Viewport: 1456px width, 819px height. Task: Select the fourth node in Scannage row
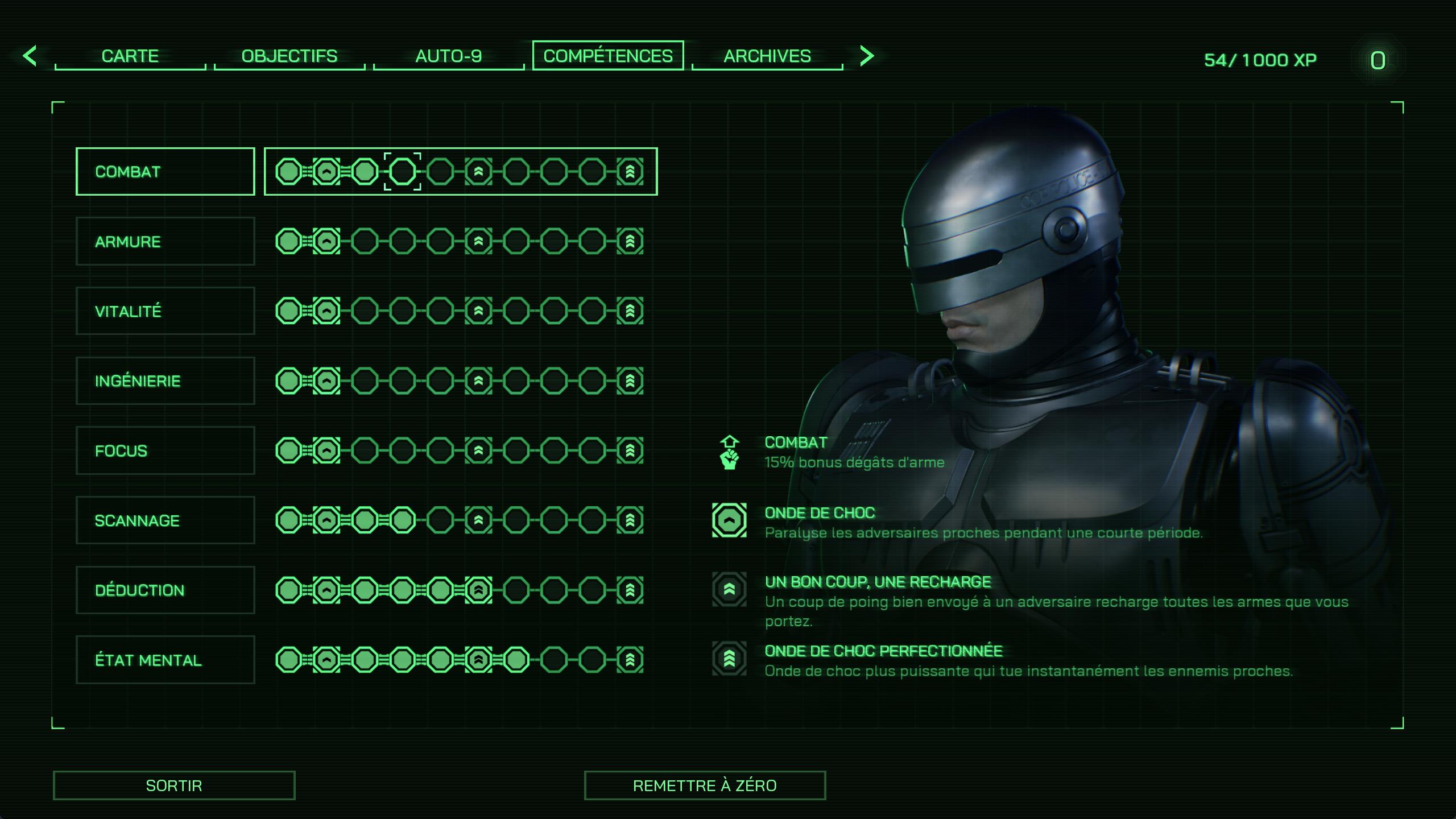coord(402,520)
